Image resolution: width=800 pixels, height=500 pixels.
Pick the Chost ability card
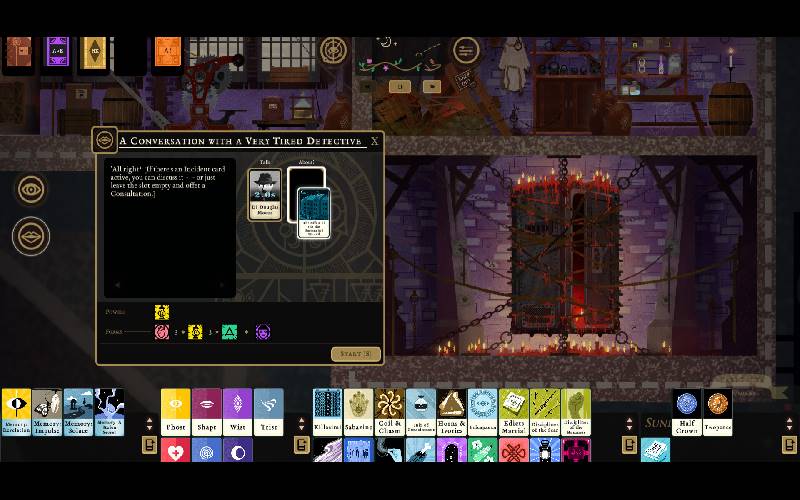[x=176, y=412]
